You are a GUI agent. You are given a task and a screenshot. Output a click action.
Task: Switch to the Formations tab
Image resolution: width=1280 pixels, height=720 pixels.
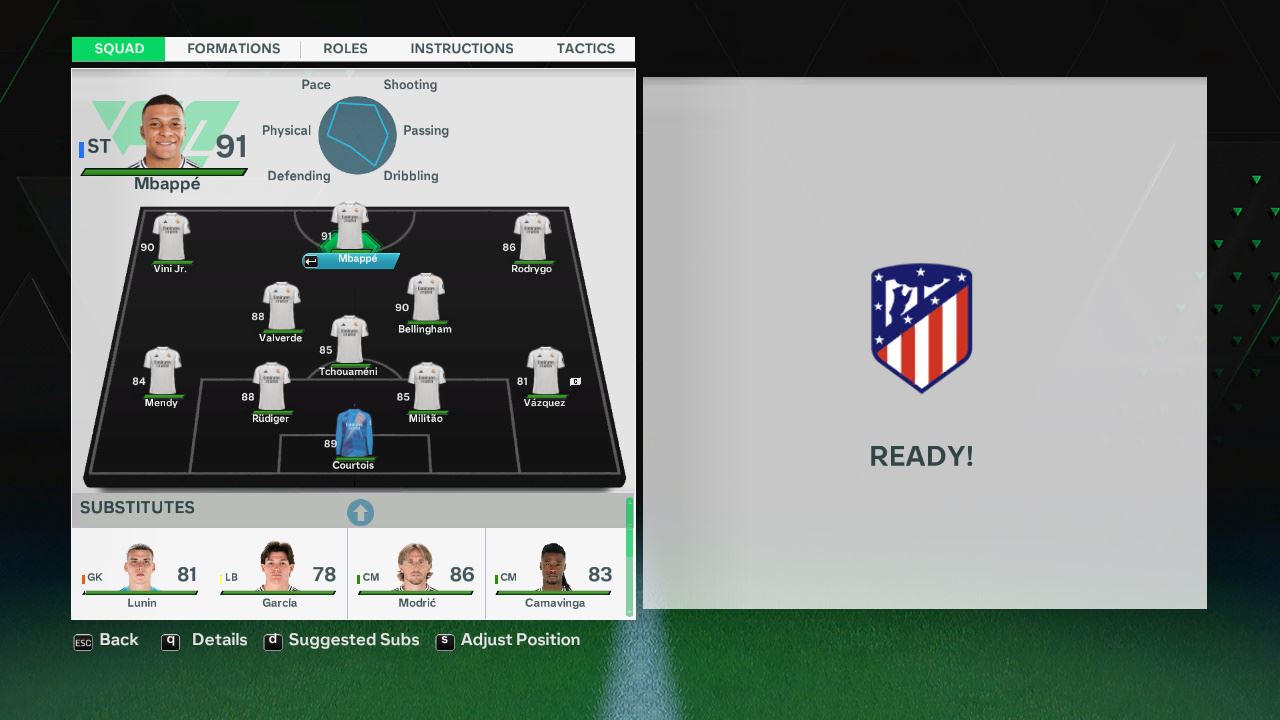(x=233, y=49)
